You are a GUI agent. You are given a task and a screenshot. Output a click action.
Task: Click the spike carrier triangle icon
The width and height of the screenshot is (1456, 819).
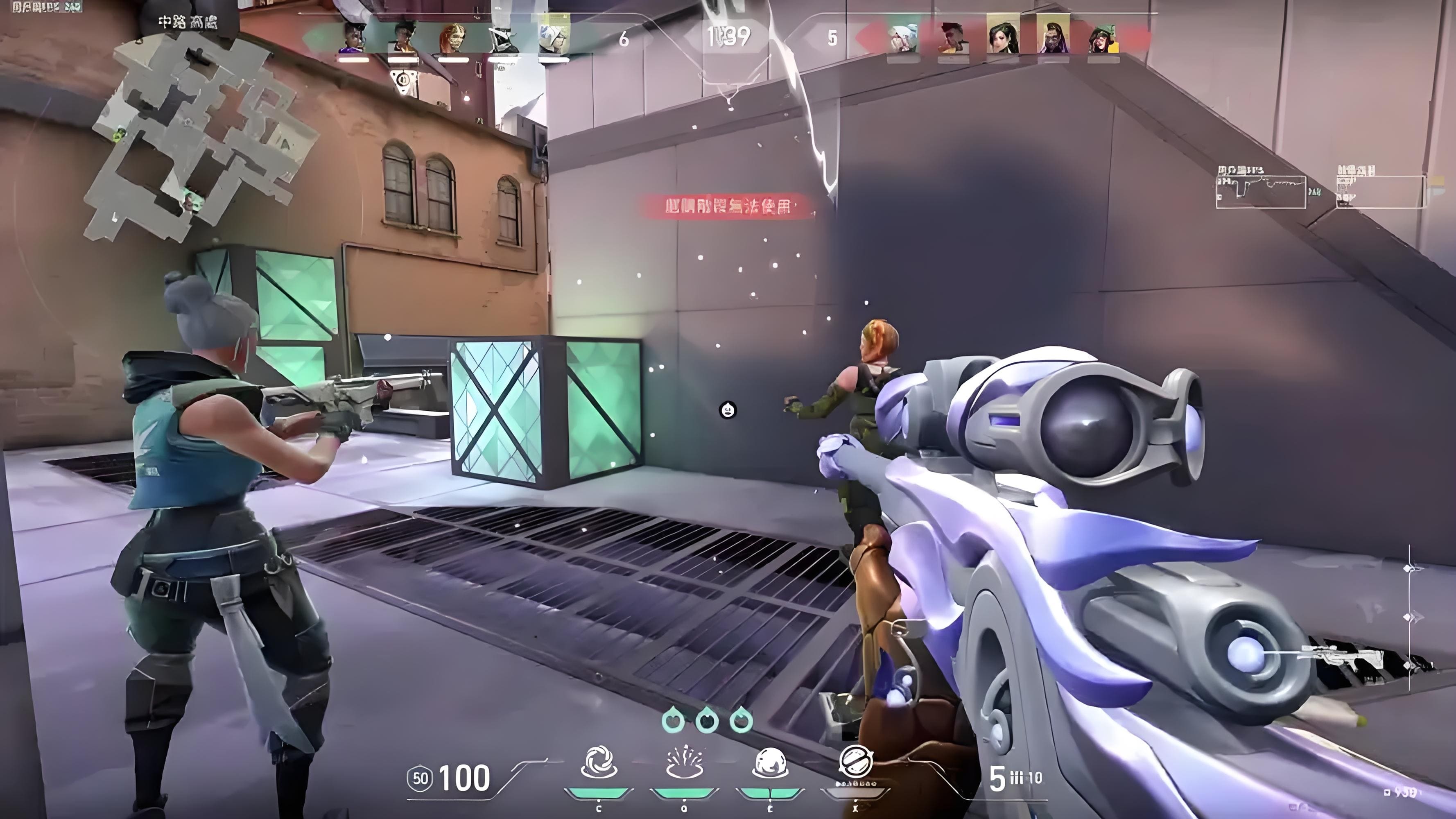403,79
